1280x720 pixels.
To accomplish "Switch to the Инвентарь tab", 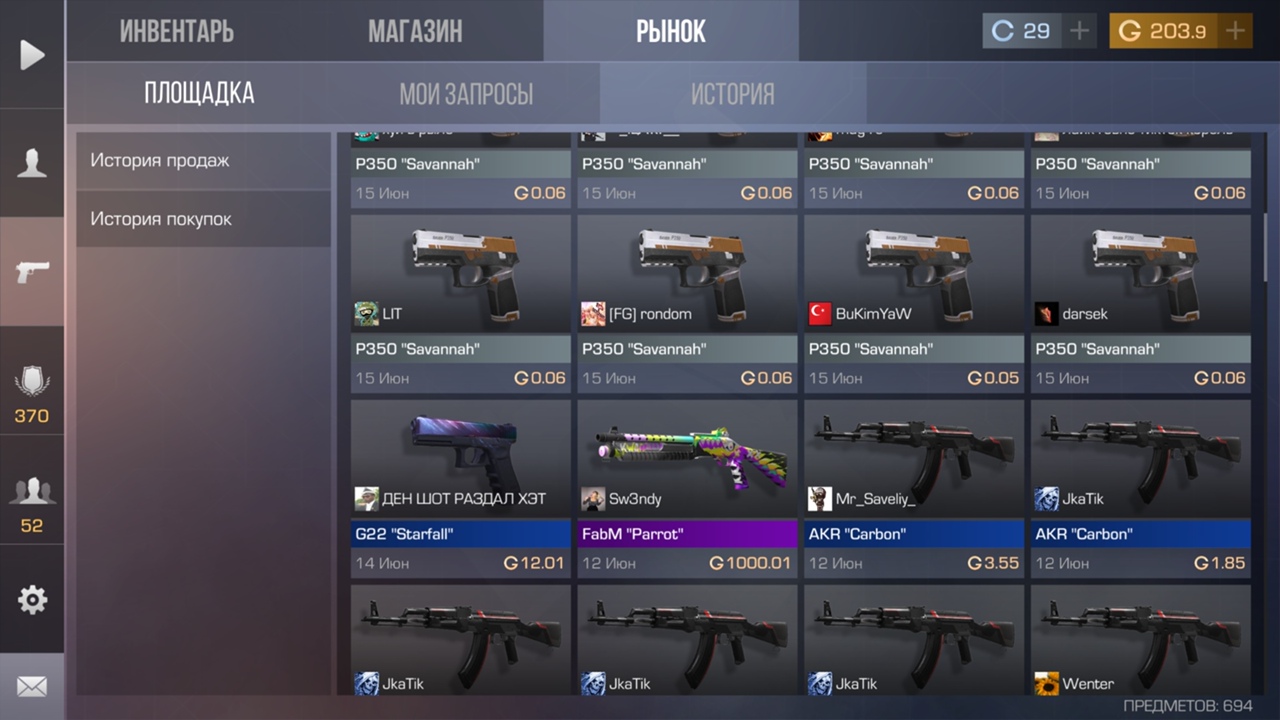I will 177,31.
